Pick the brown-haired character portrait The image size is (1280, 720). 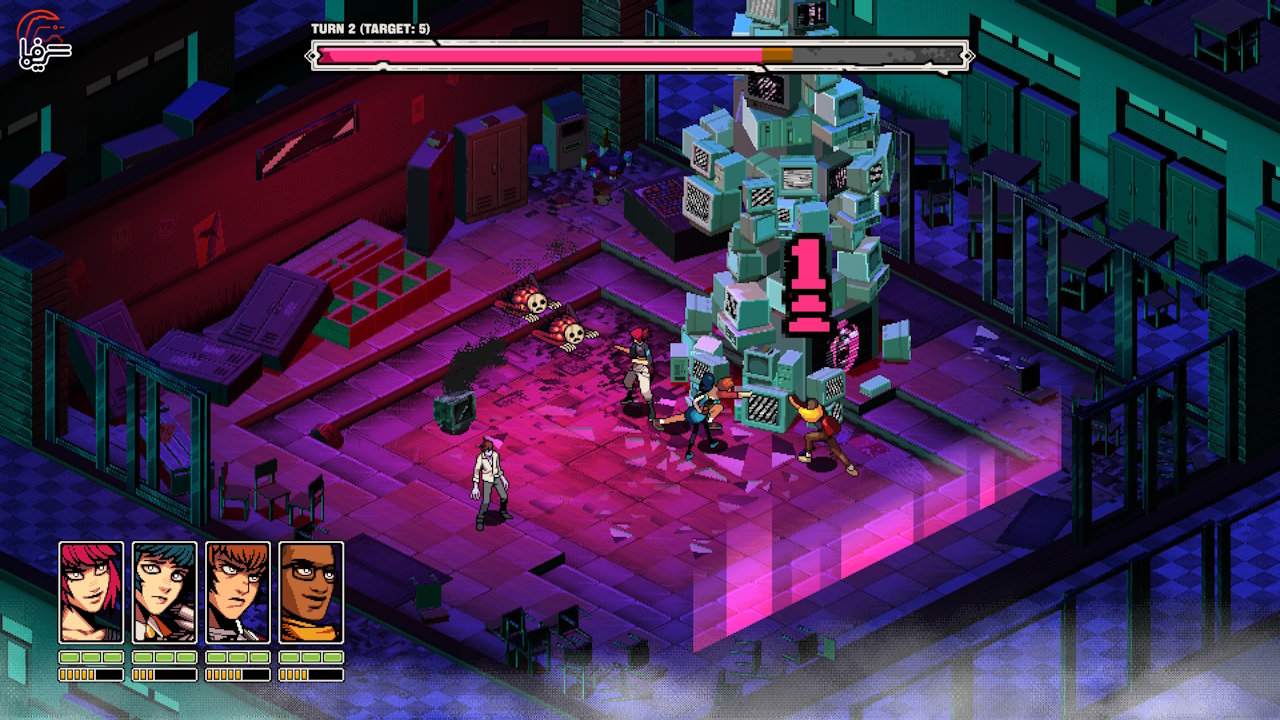pyautogui.click(x=238, y=592)
